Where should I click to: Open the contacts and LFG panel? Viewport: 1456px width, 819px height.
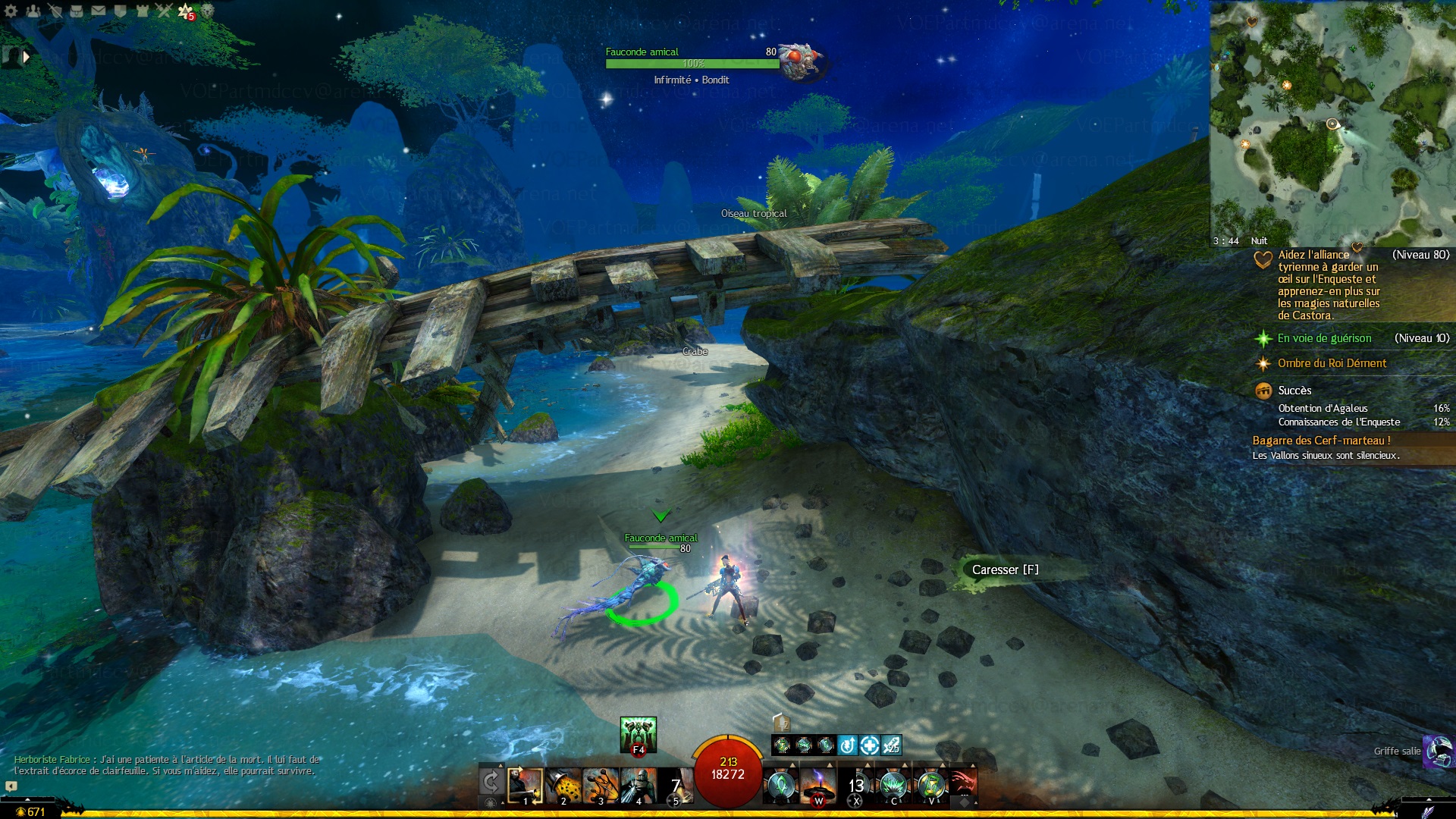[33, 11]
